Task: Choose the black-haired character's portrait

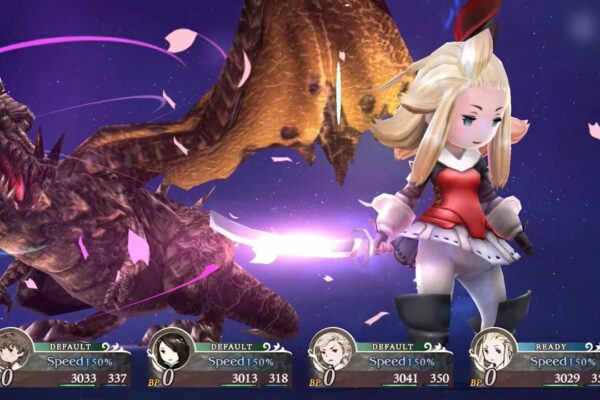Action: coord(170,351)
